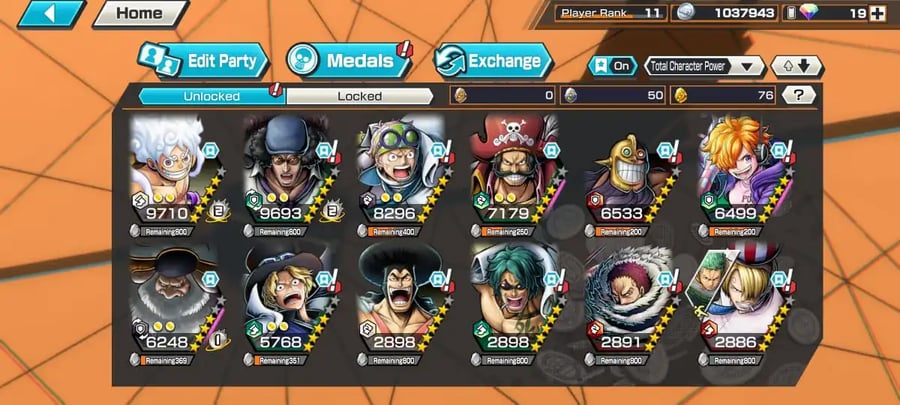Screen dimensions: 900x405
Task: Add rainbow diamonds with the plus button
Action: click(x=878, y=14)
